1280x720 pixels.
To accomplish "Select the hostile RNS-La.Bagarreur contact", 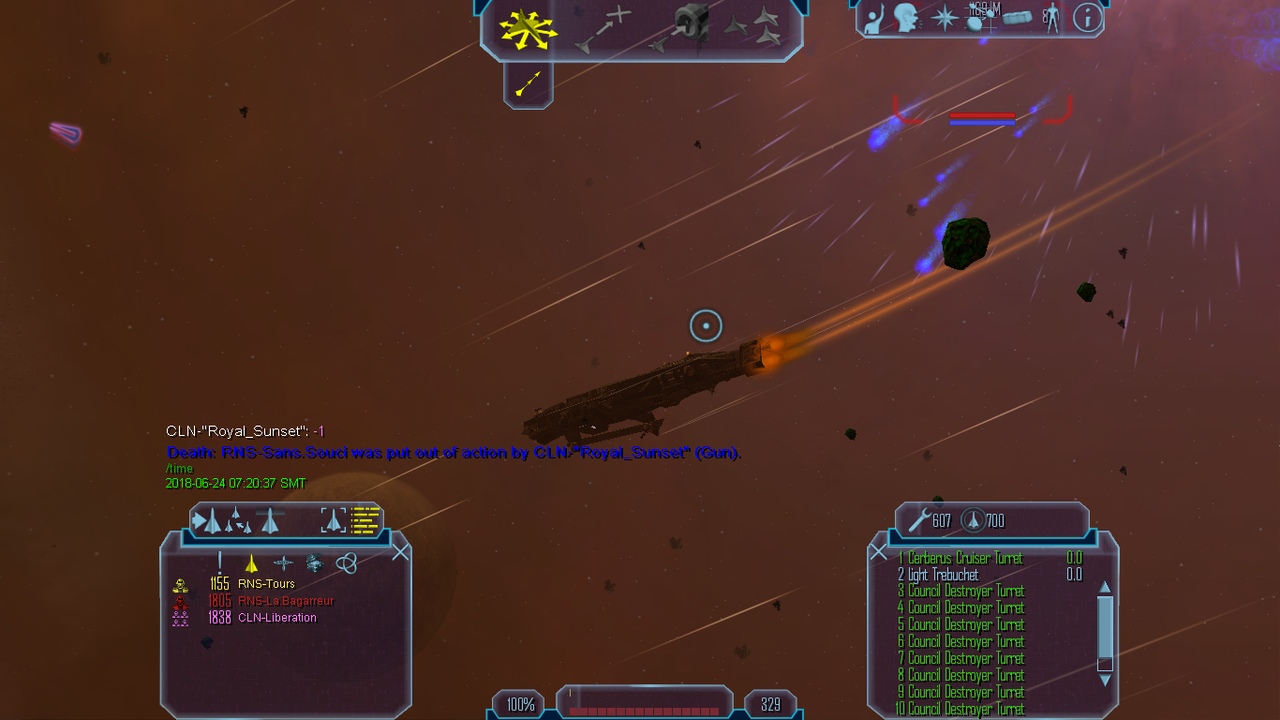I will point(285,601).
